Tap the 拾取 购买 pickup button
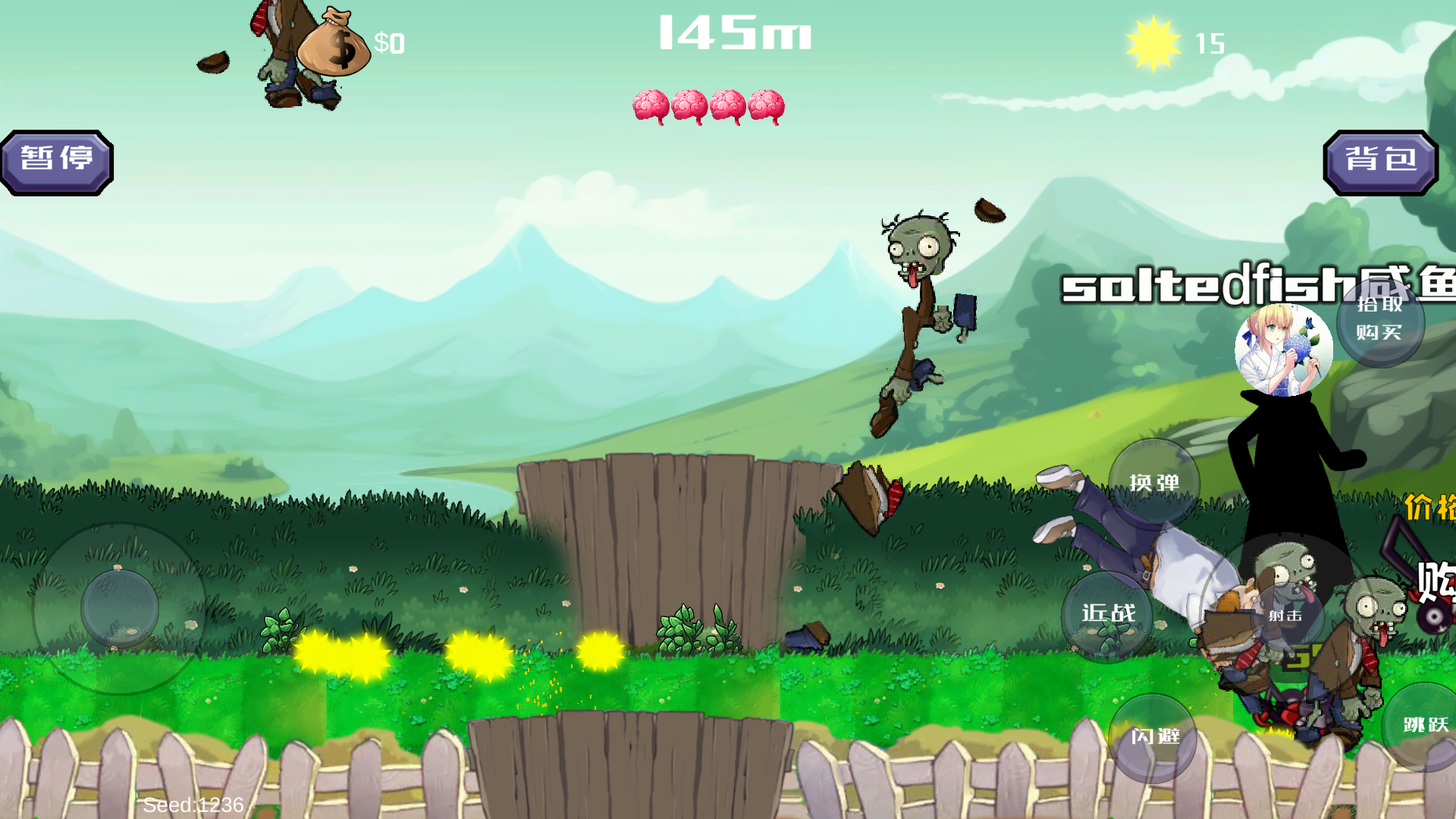The height and width of the screenshot is (819, 1456). 1380,320
